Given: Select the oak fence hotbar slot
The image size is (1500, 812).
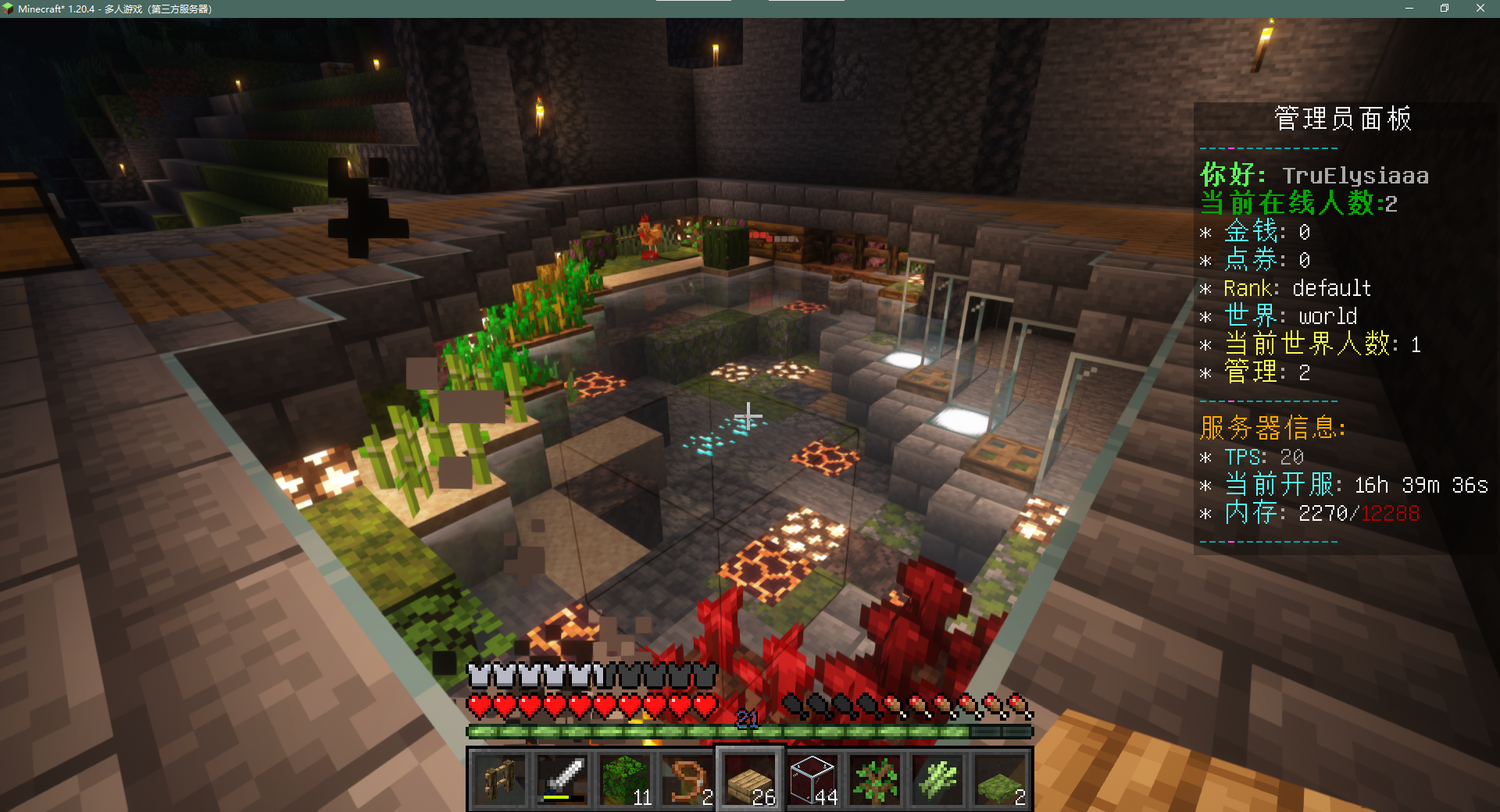Looking at the screenshot, I should tap(500, 780).
